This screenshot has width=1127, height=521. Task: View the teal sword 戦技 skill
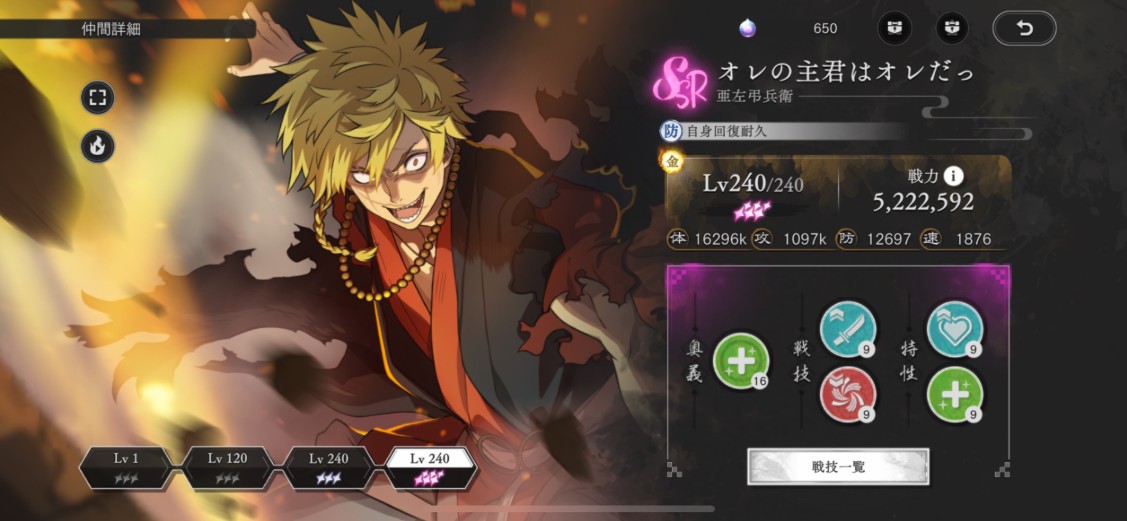pos(848,329)
